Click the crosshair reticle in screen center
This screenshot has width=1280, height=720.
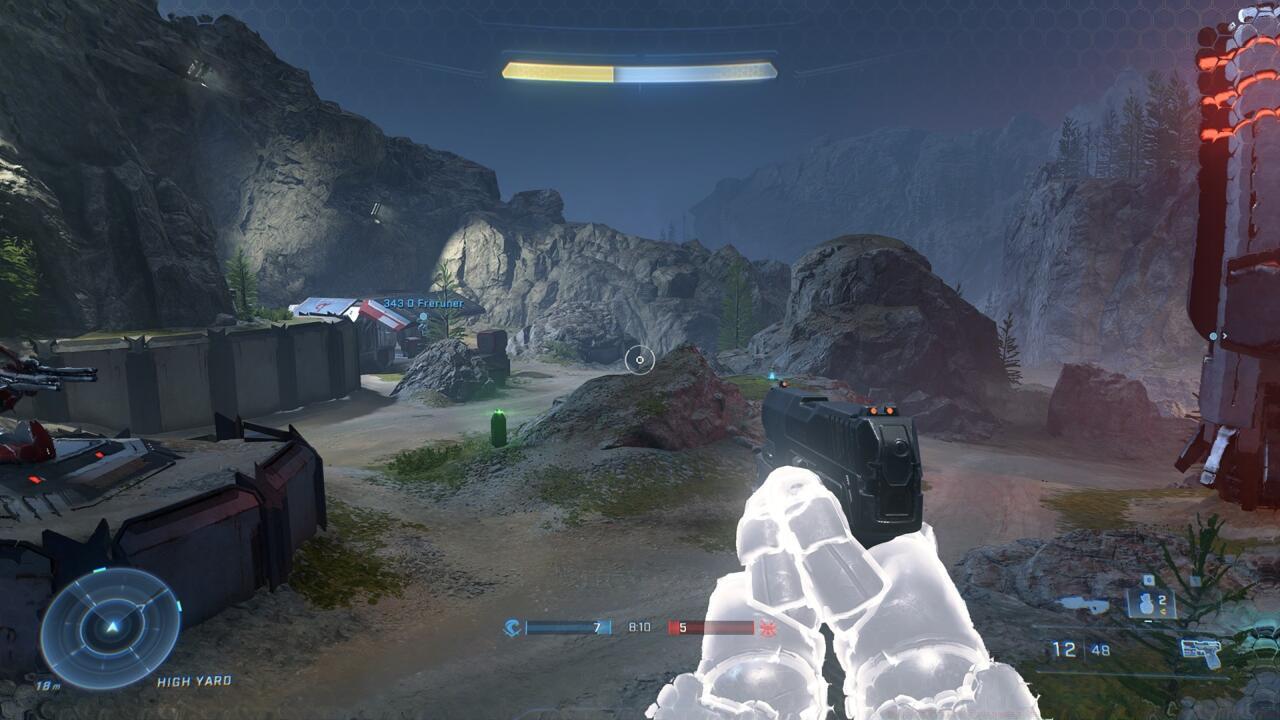coord(640,360)
